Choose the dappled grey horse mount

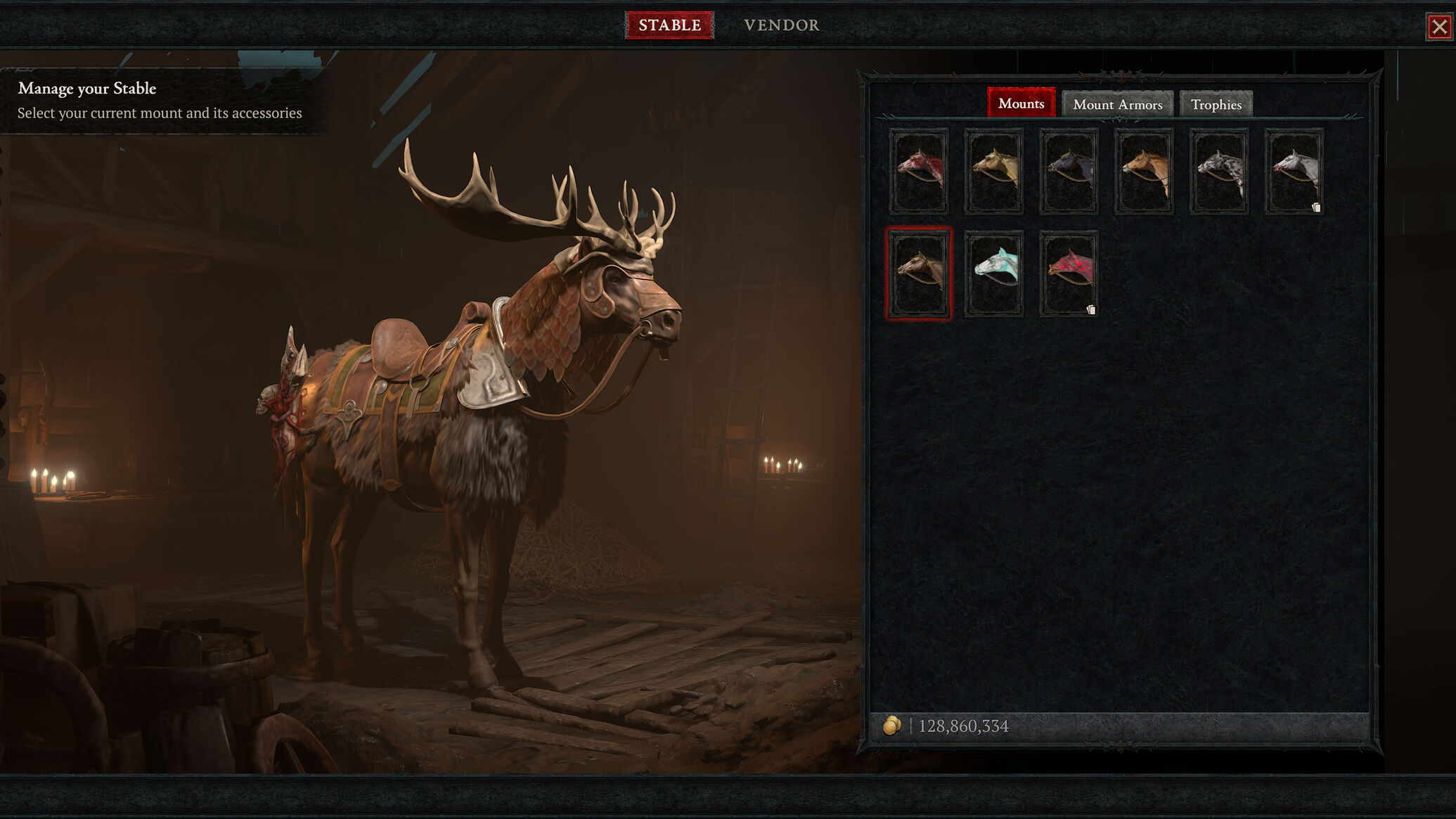pyautogui.click(x=1219, y=172)
